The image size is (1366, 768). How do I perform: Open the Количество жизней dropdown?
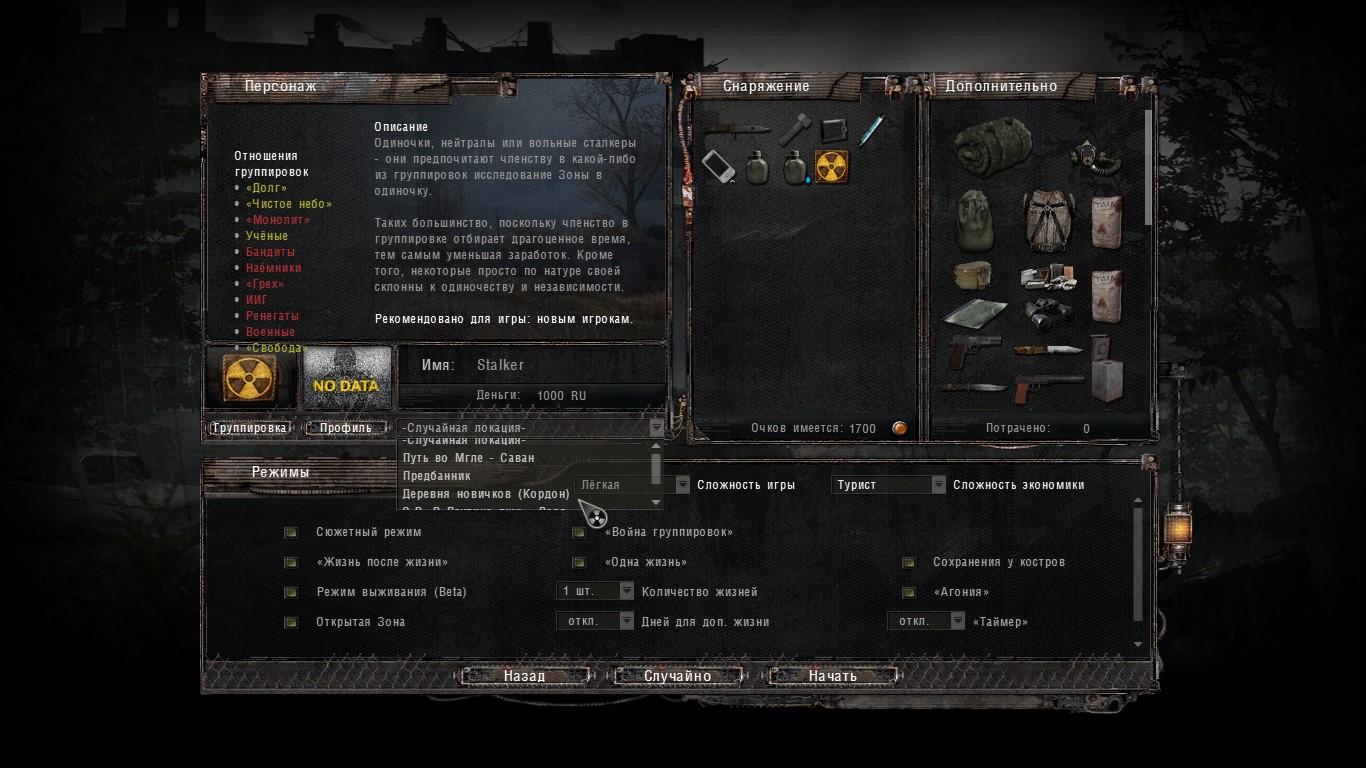[595, 591]
